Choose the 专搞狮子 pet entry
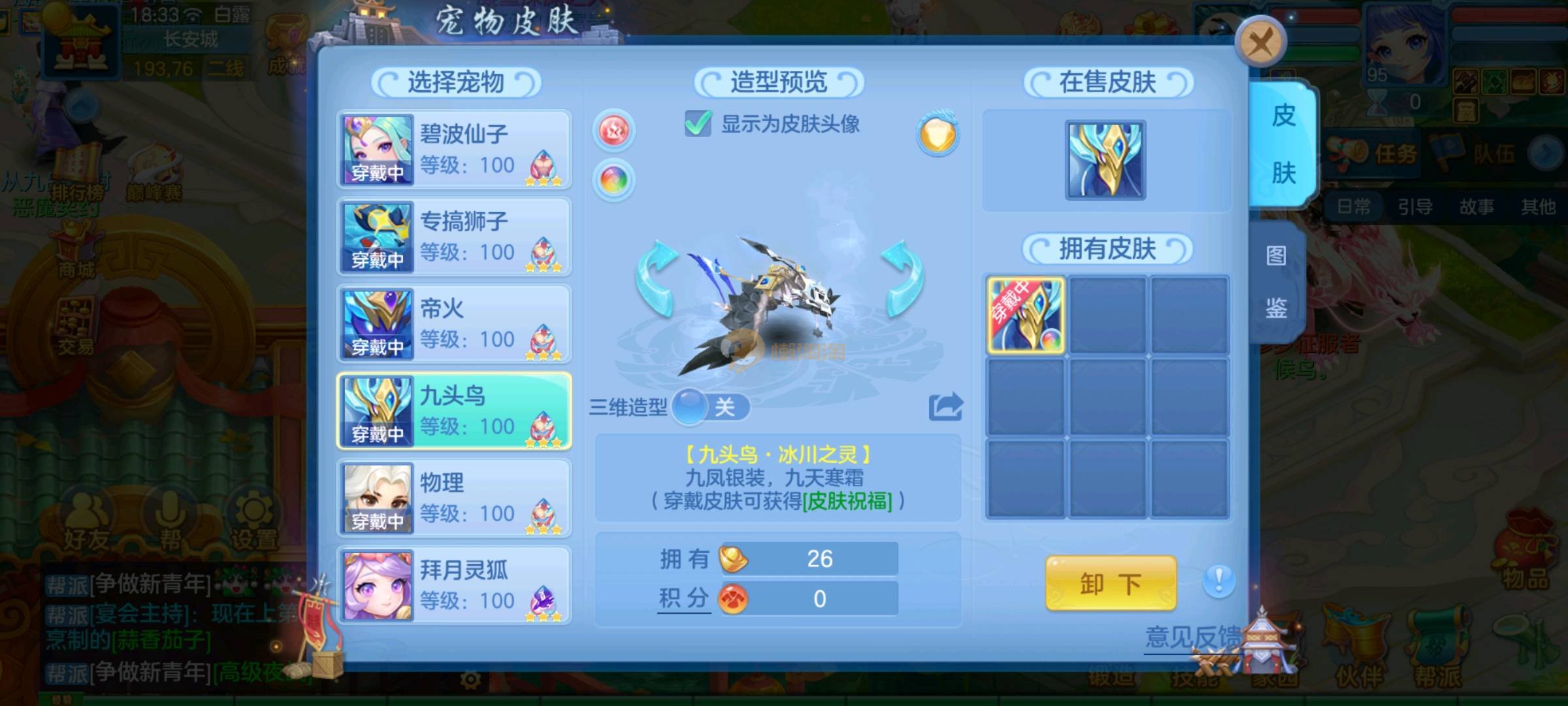Viewport: 1568px width, 706px height. (454, 237)
